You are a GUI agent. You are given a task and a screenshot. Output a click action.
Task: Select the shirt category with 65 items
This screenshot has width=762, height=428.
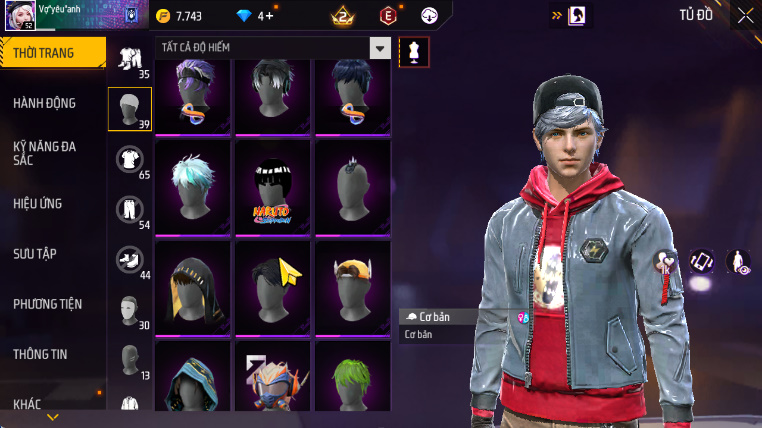pyautogui.click(x=130, y=160)
